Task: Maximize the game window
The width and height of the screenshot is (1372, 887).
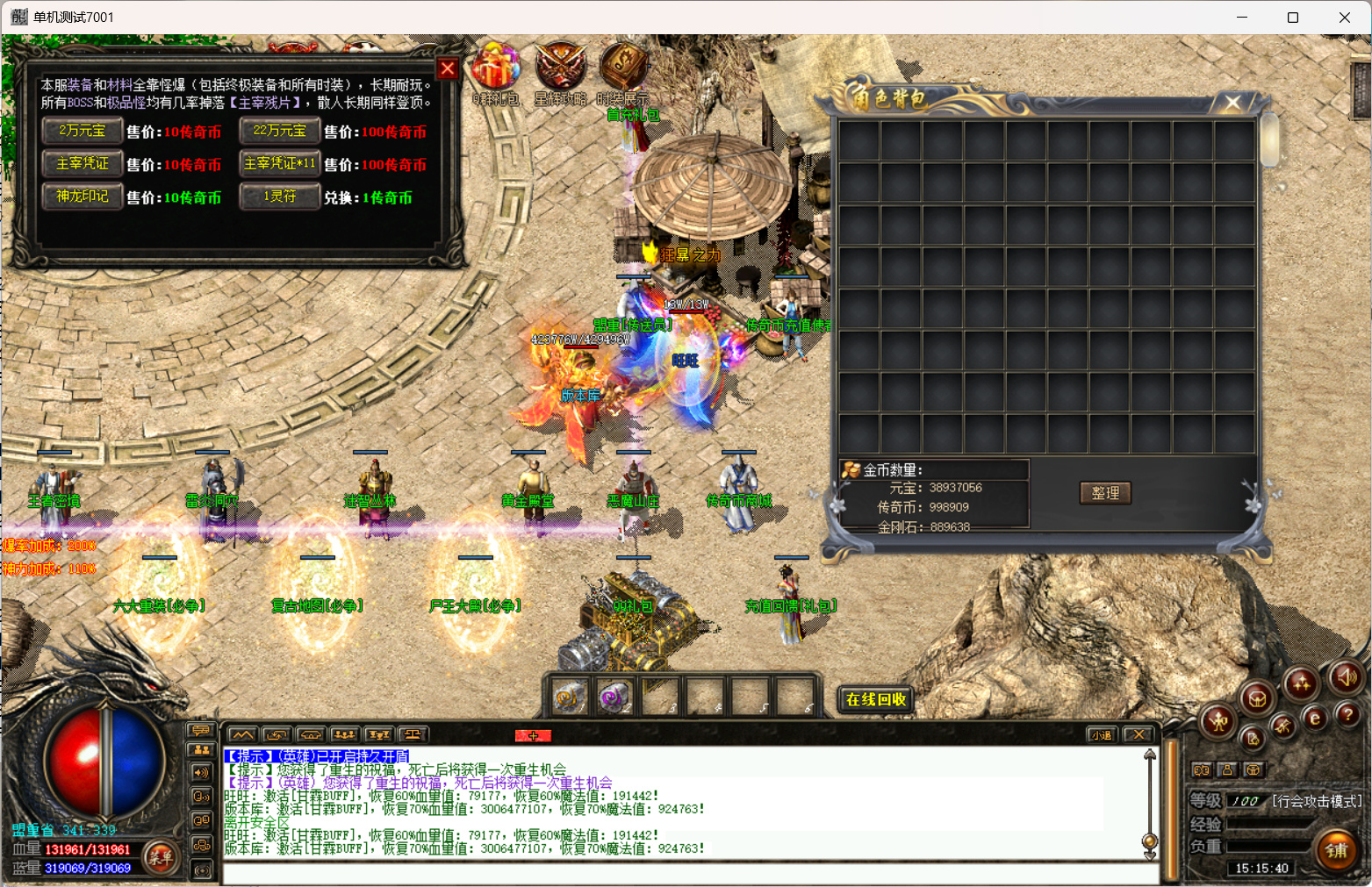Action: (1292, 18)
